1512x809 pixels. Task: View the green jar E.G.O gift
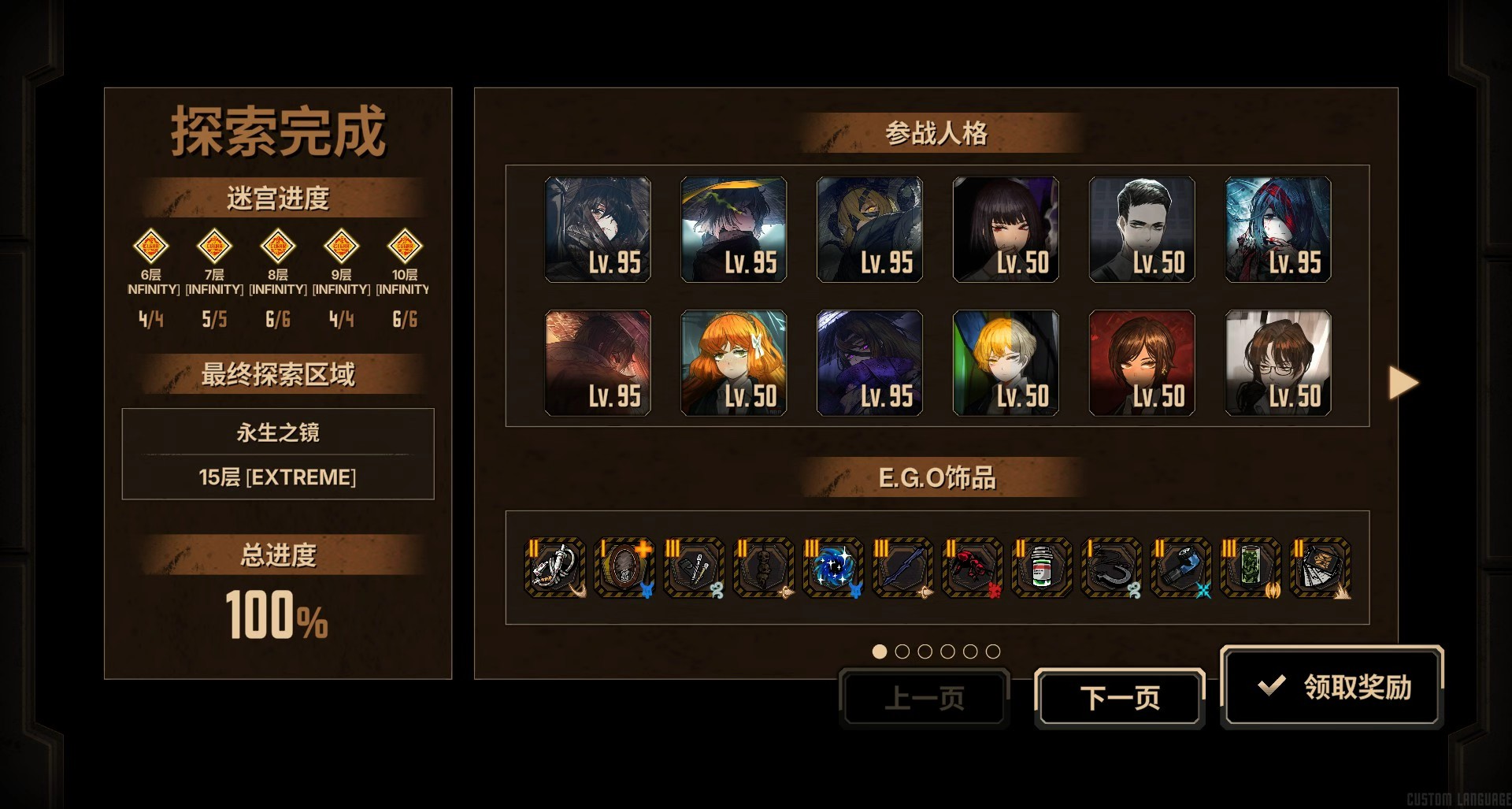pyautogui.click(x=1250, y=567)
